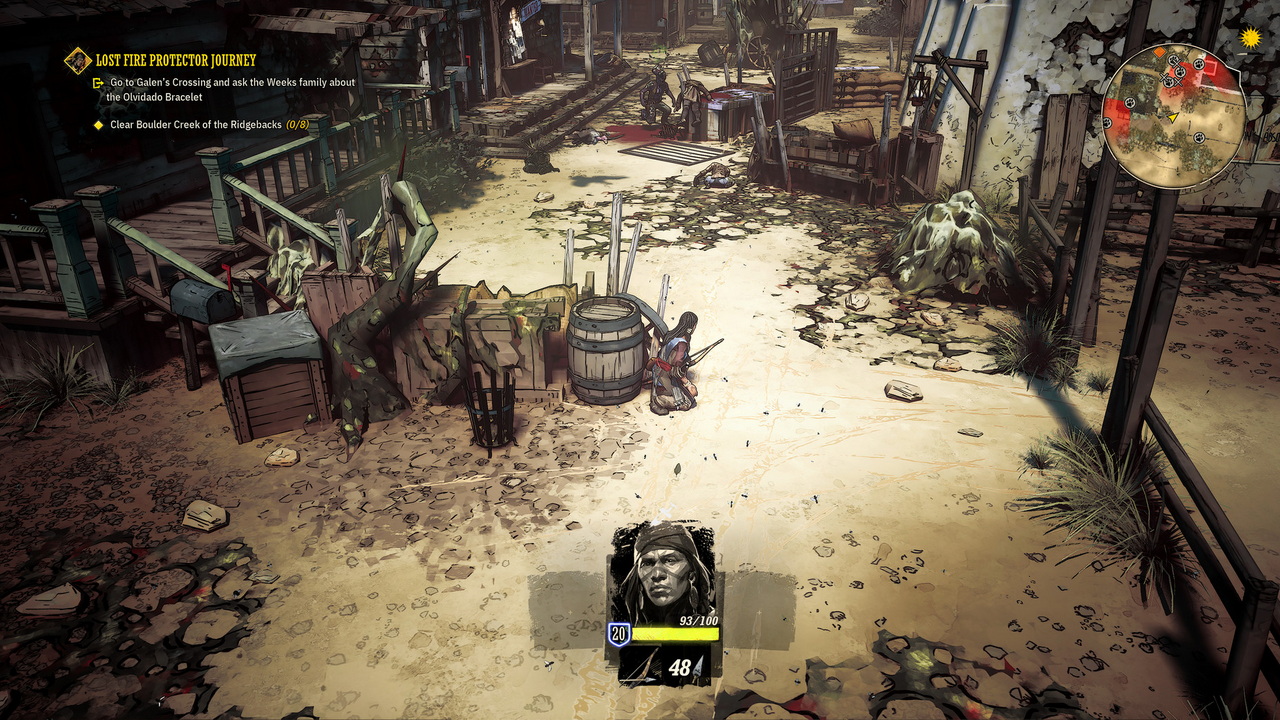The image size is (1280, 720).
Task: Open the circular minimap
Action: 1173,116
